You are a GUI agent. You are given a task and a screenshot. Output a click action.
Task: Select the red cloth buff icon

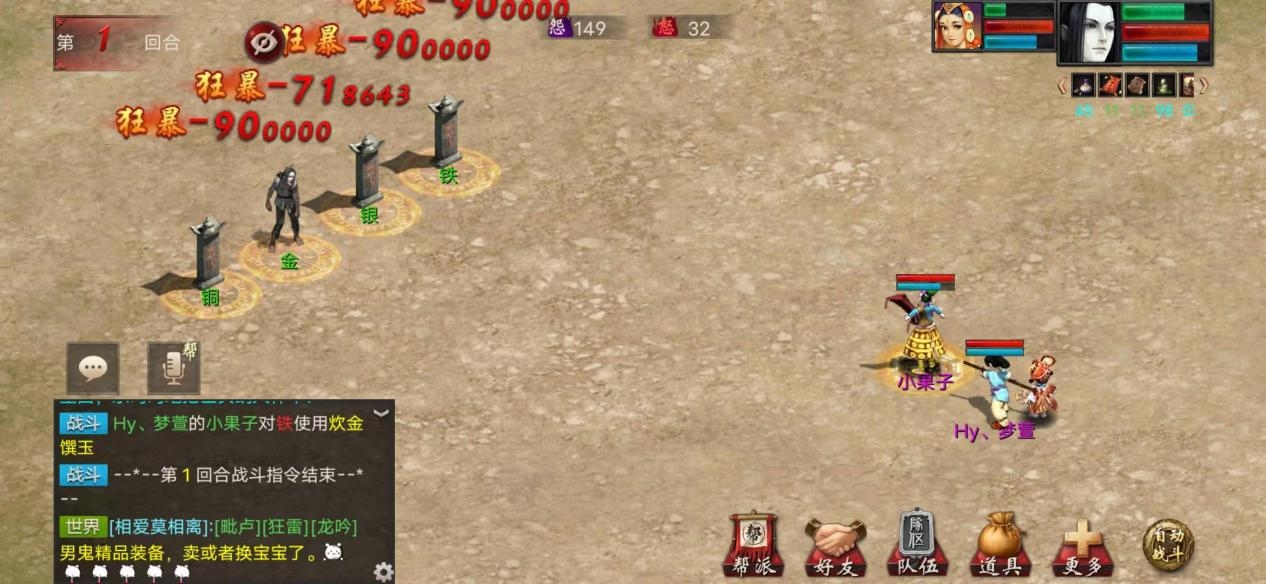point(1110,85)
